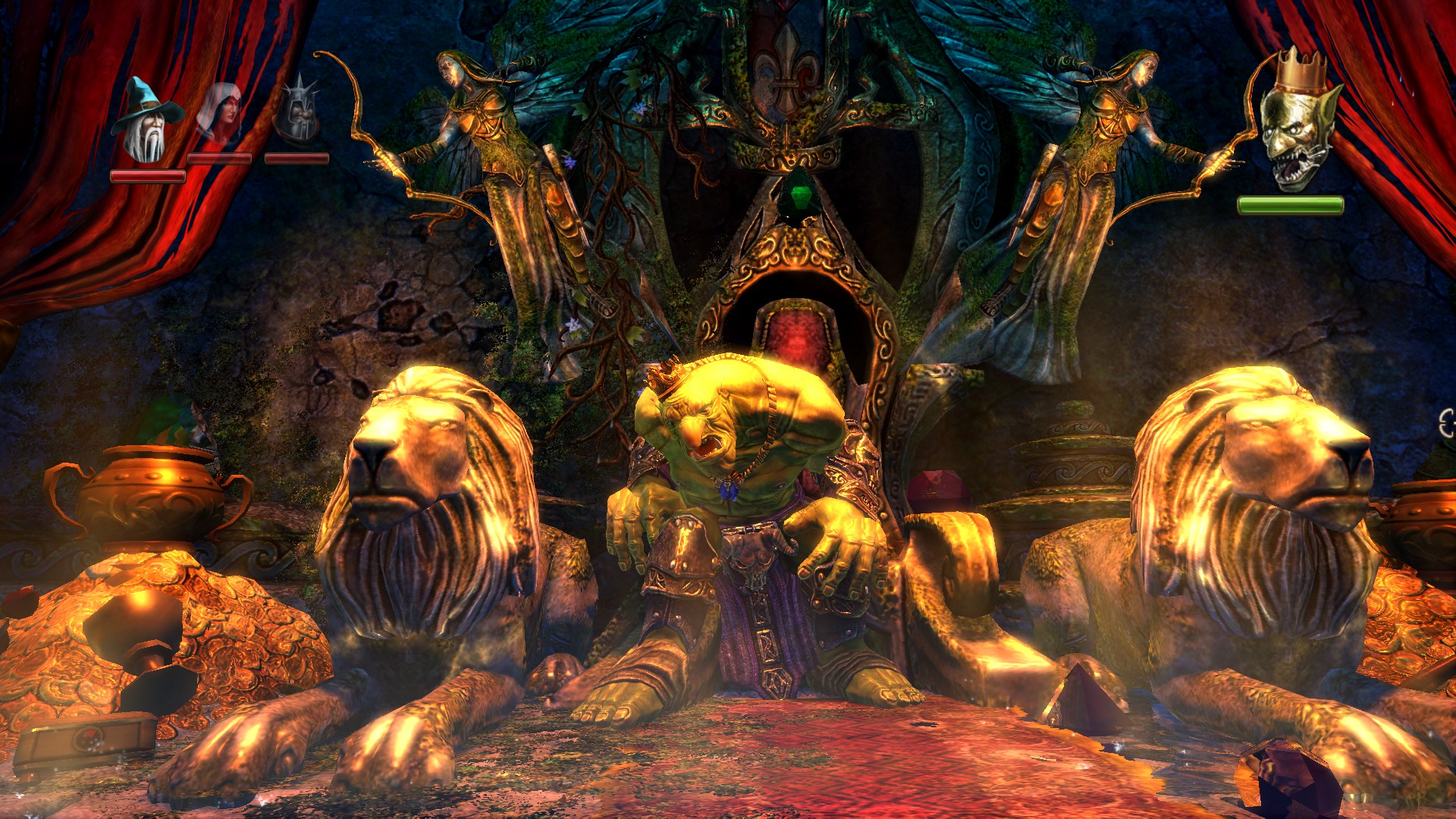Click the thief's red health bar

(220, 158)
